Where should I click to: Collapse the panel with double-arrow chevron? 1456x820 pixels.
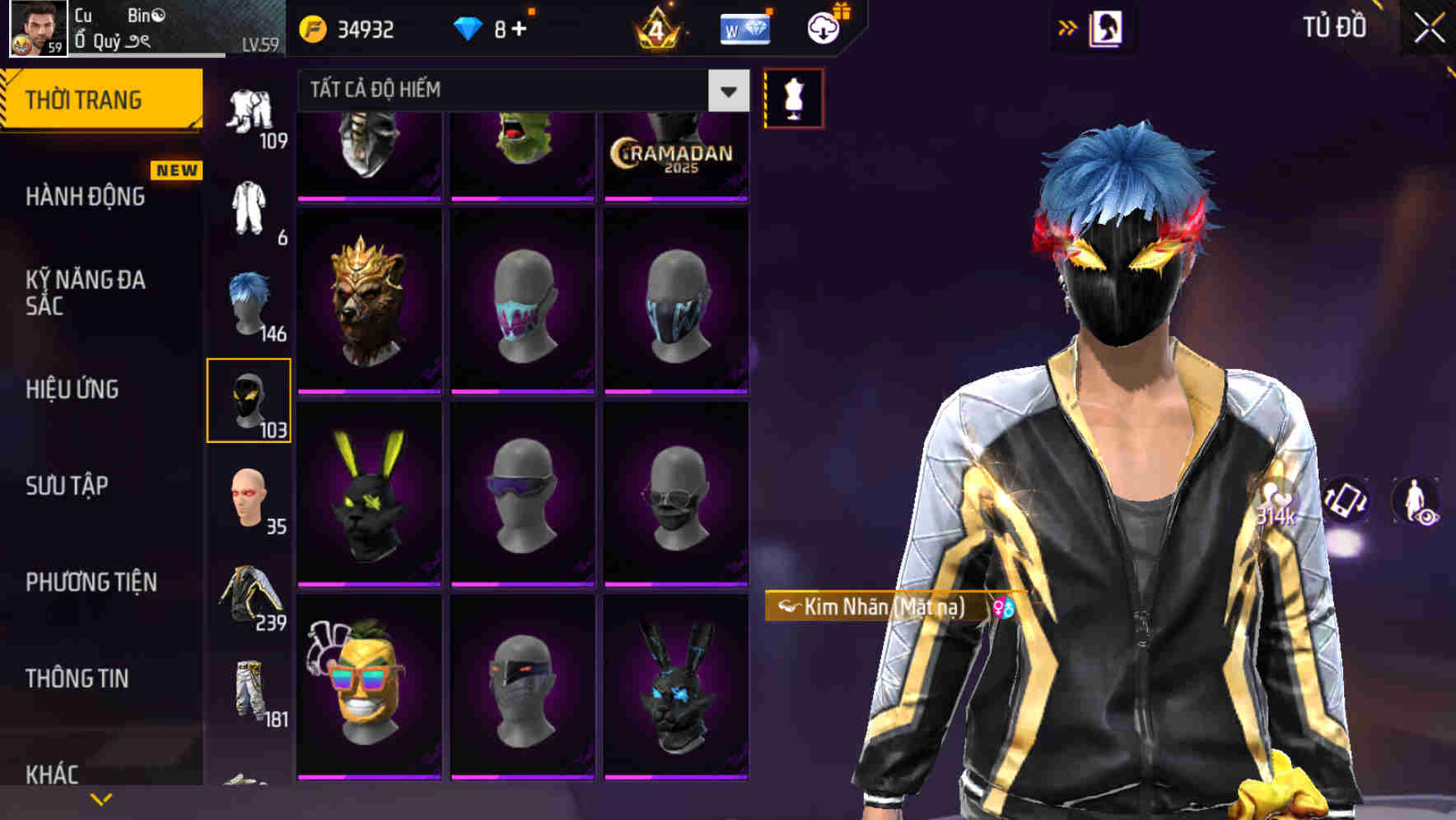(1066, 26)
